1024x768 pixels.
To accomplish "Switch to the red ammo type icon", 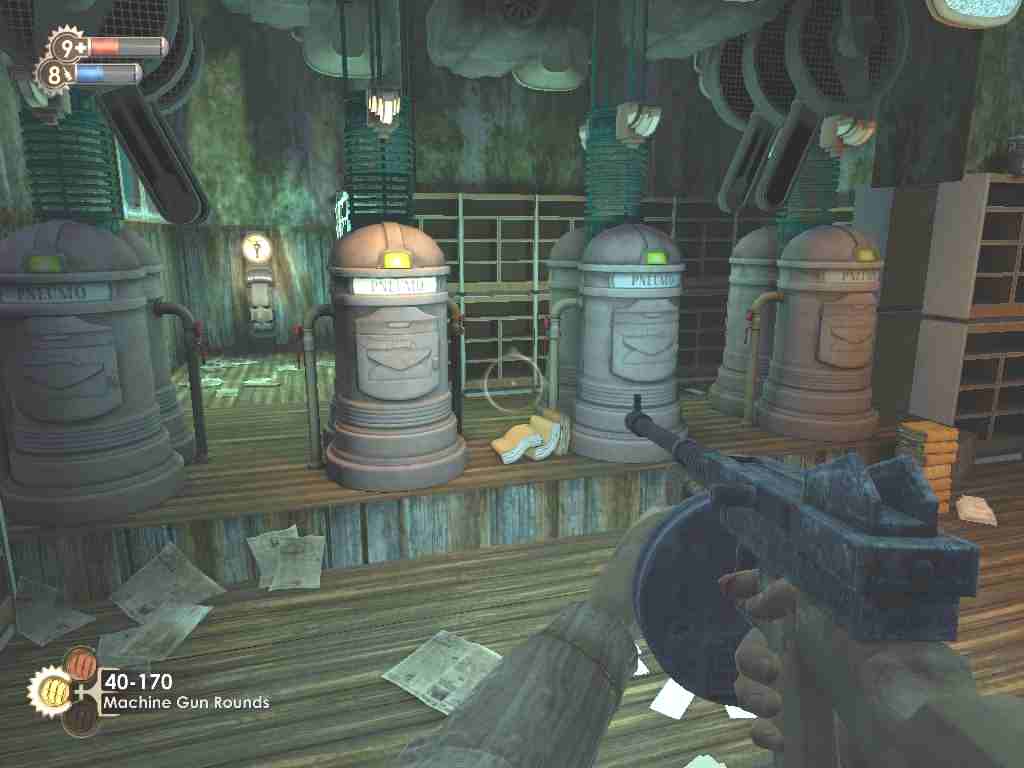I will [x=79, y=664].
